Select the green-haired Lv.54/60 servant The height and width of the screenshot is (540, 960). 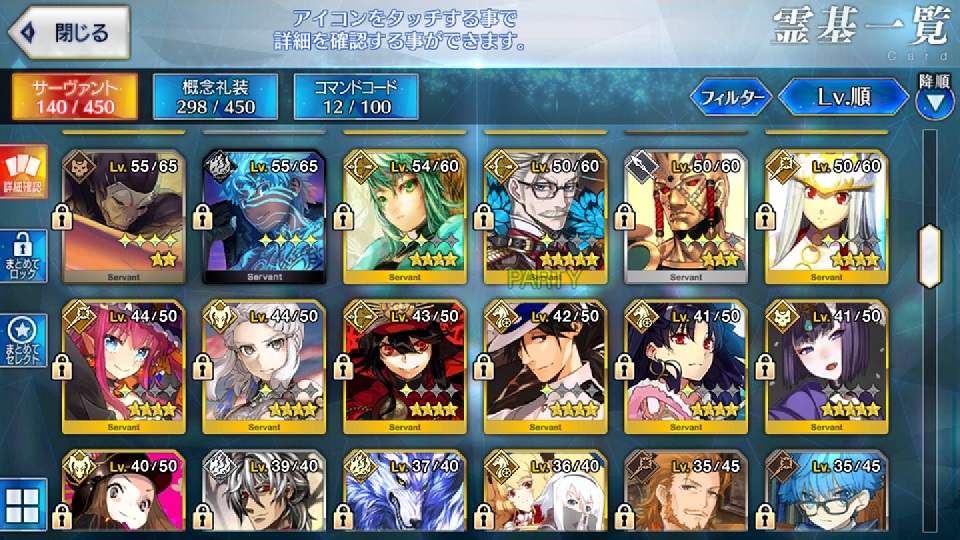pyautogui.click(x=404, y=215)
